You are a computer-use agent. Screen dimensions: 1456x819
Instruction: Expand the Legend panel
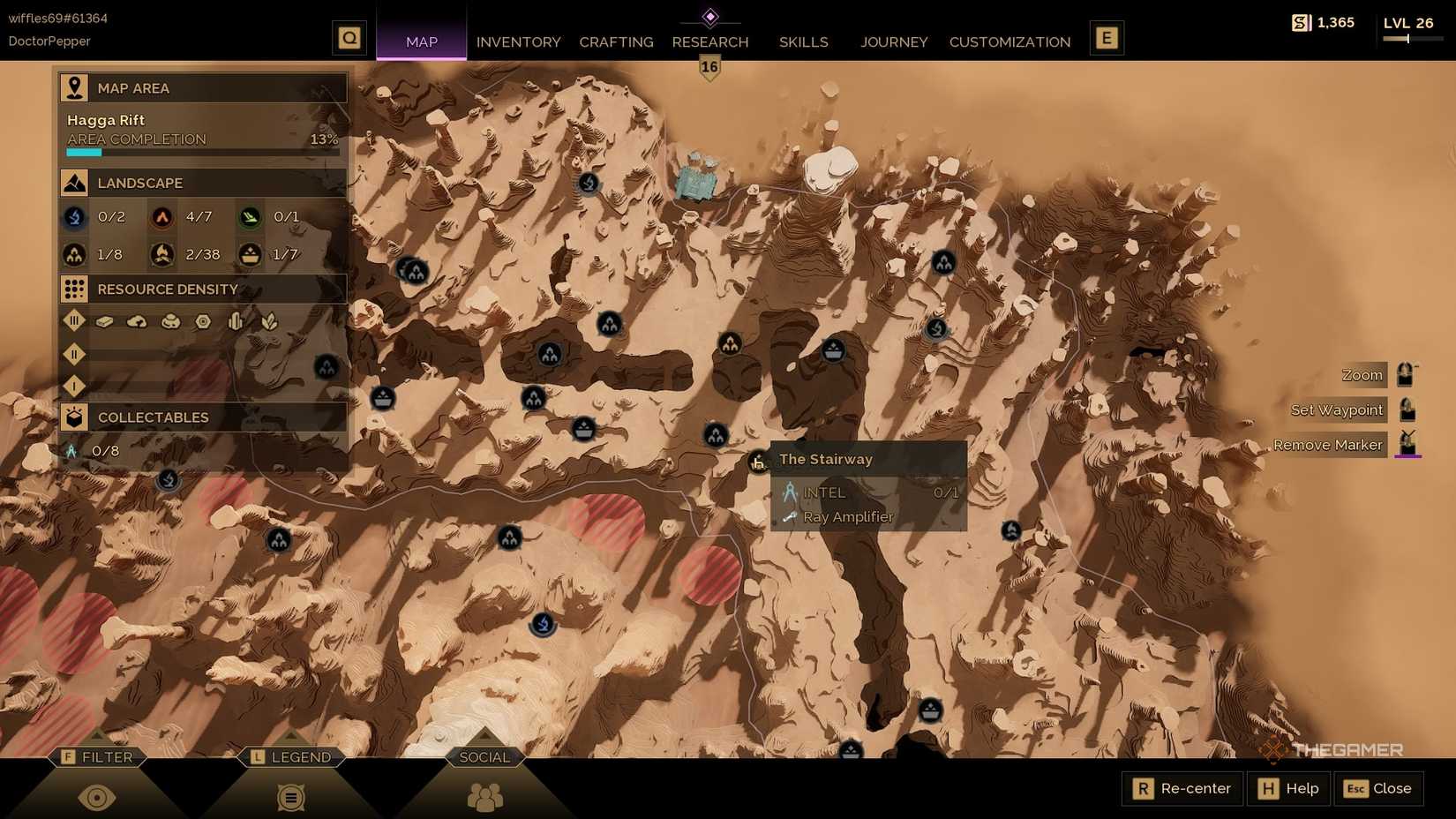291,756
